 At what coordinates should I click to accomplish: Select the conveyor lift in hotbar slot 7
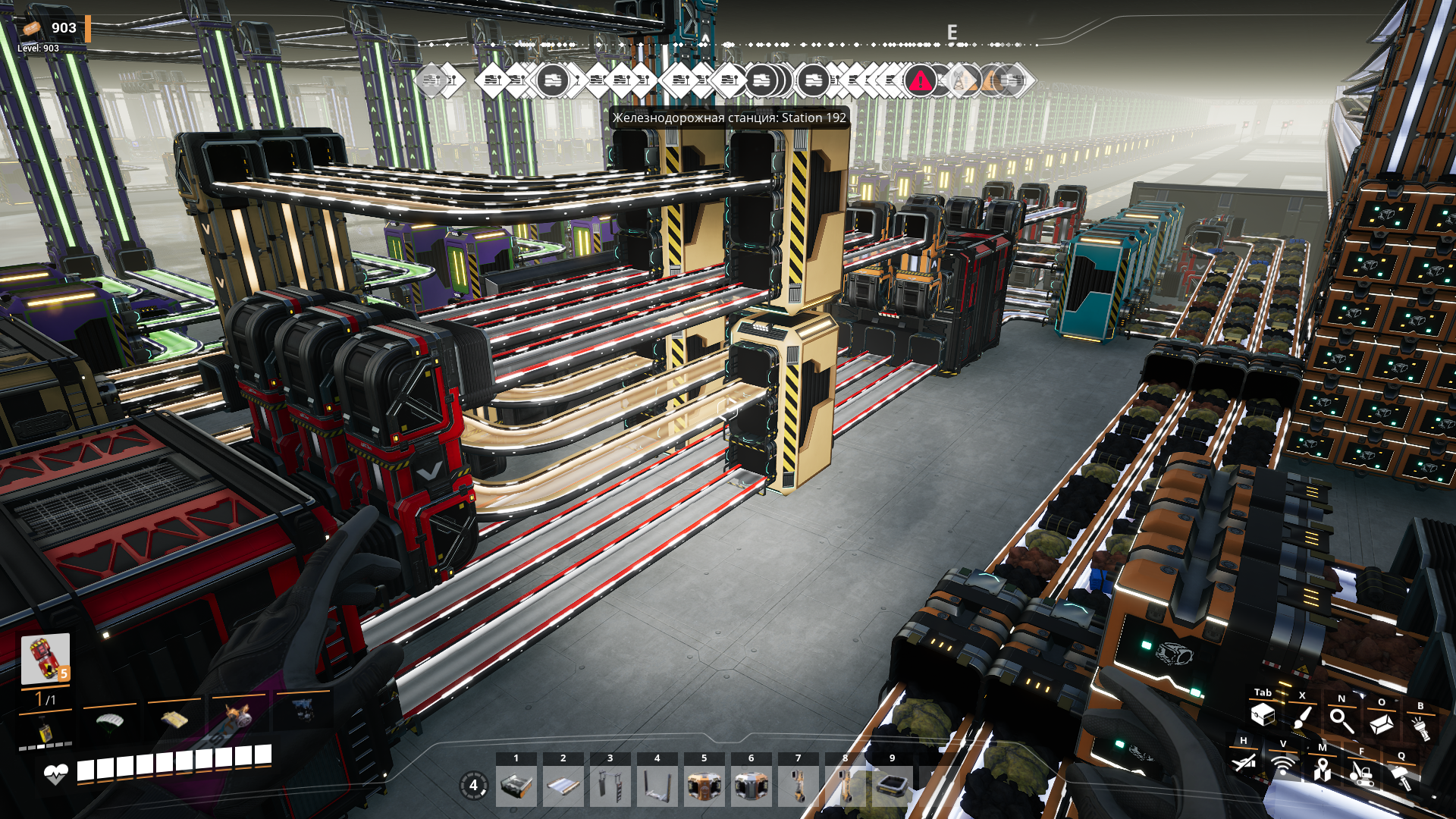[x=799, y=786]
